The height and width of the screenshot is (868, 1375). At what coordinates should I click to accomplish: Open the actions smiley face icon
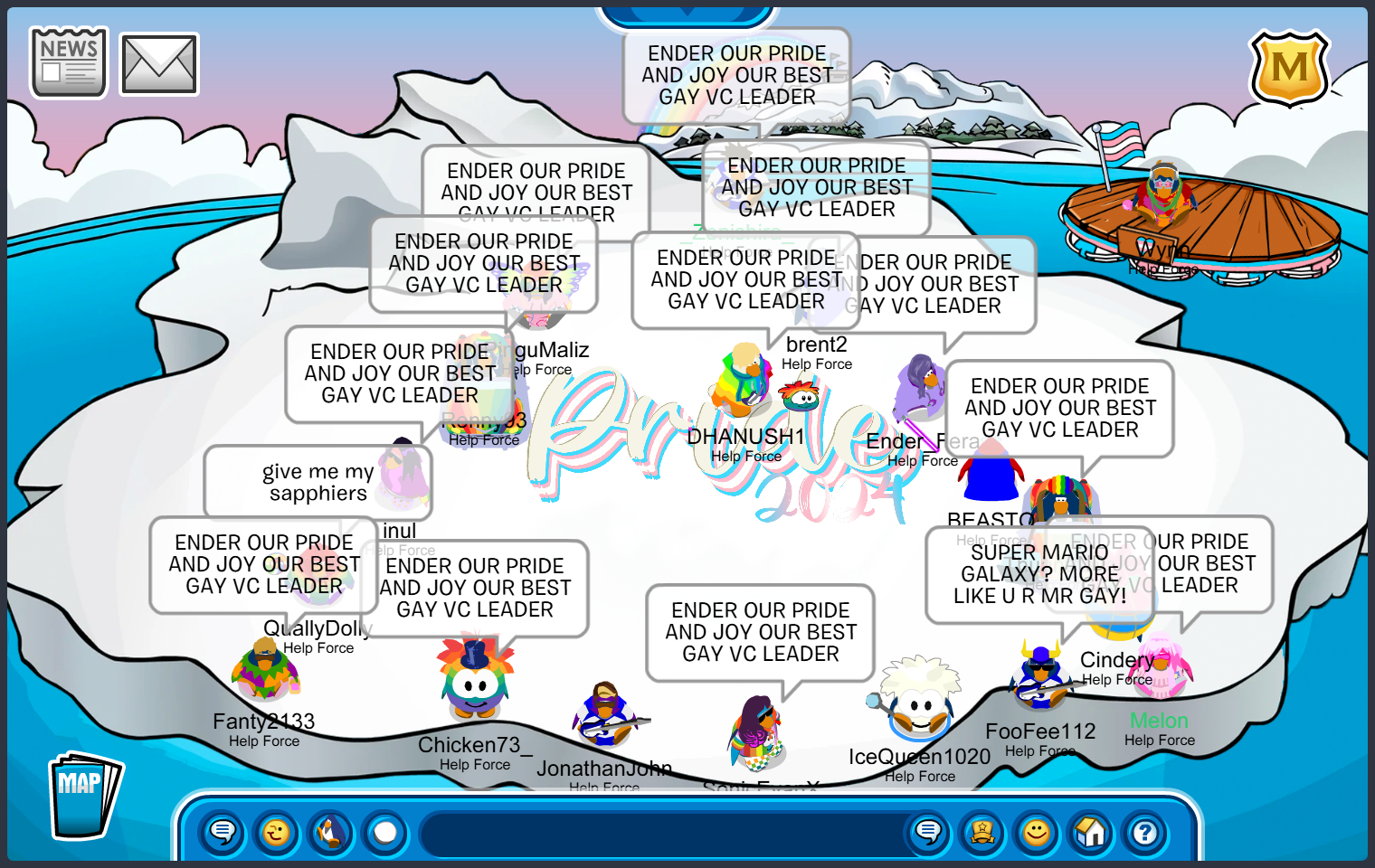tap(1036, 833)
